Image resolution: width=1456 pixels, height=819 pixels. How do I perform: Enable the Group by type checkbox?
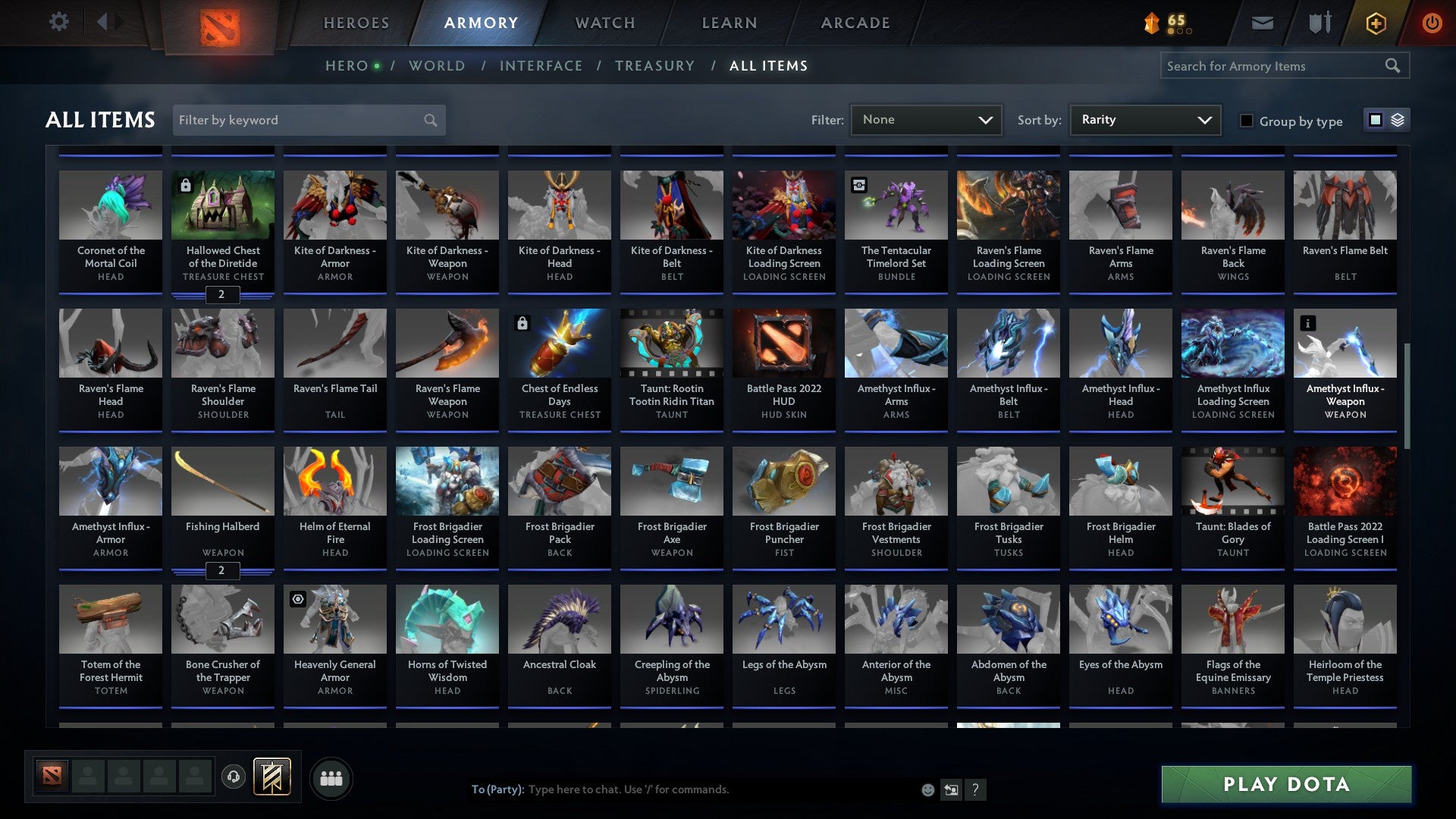(x=1247, y=121)
